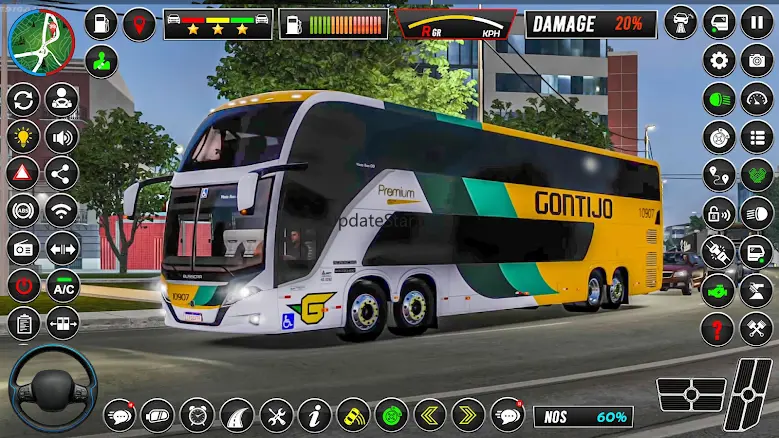Tap the fuel pump icon
Image resolution: width=779 pixels, height=438 pixels.
[294, 23]
